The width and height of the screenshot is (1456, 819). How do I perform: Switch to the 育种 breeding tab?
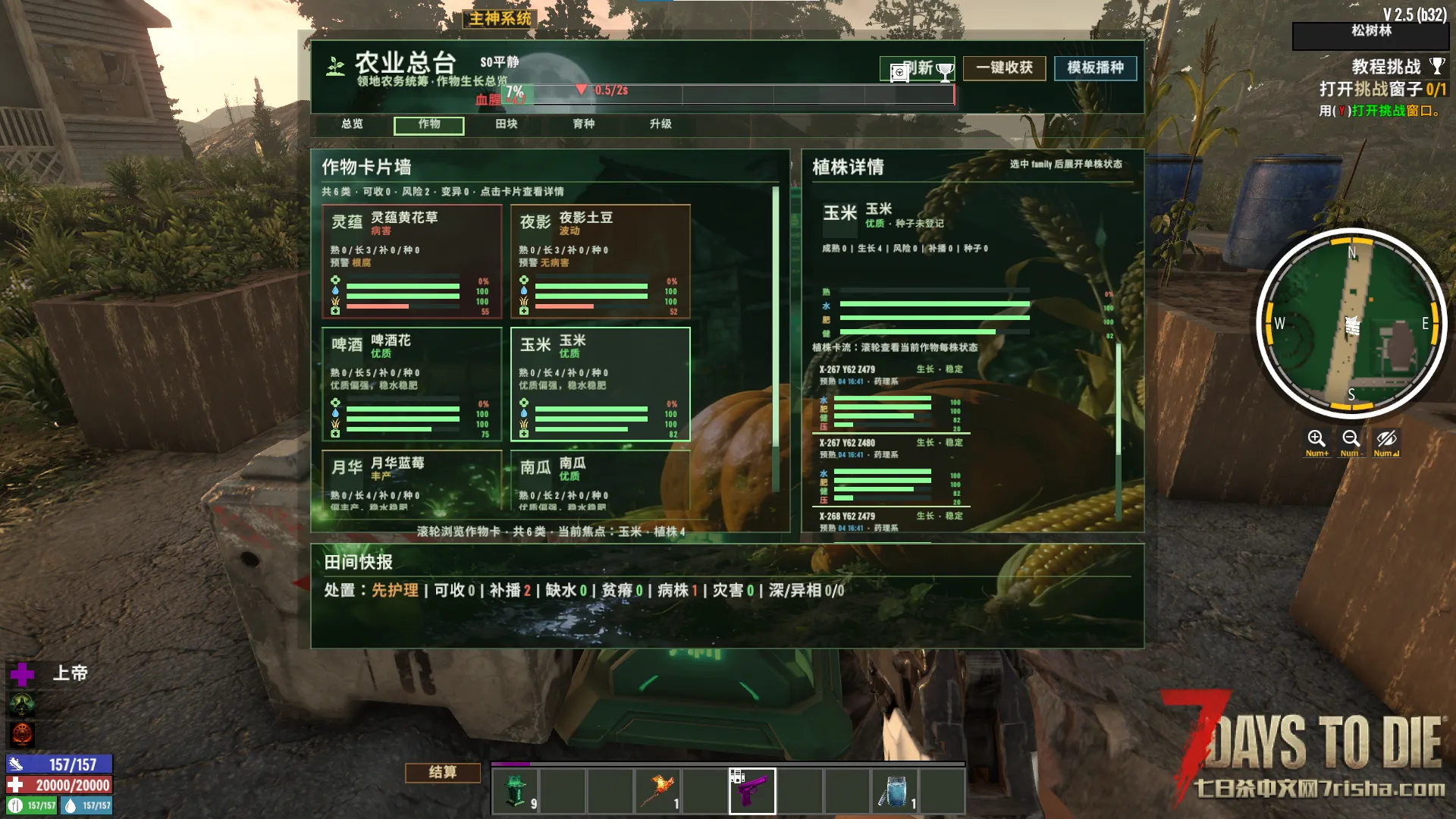pyautogui.click(x=584, y=124)
